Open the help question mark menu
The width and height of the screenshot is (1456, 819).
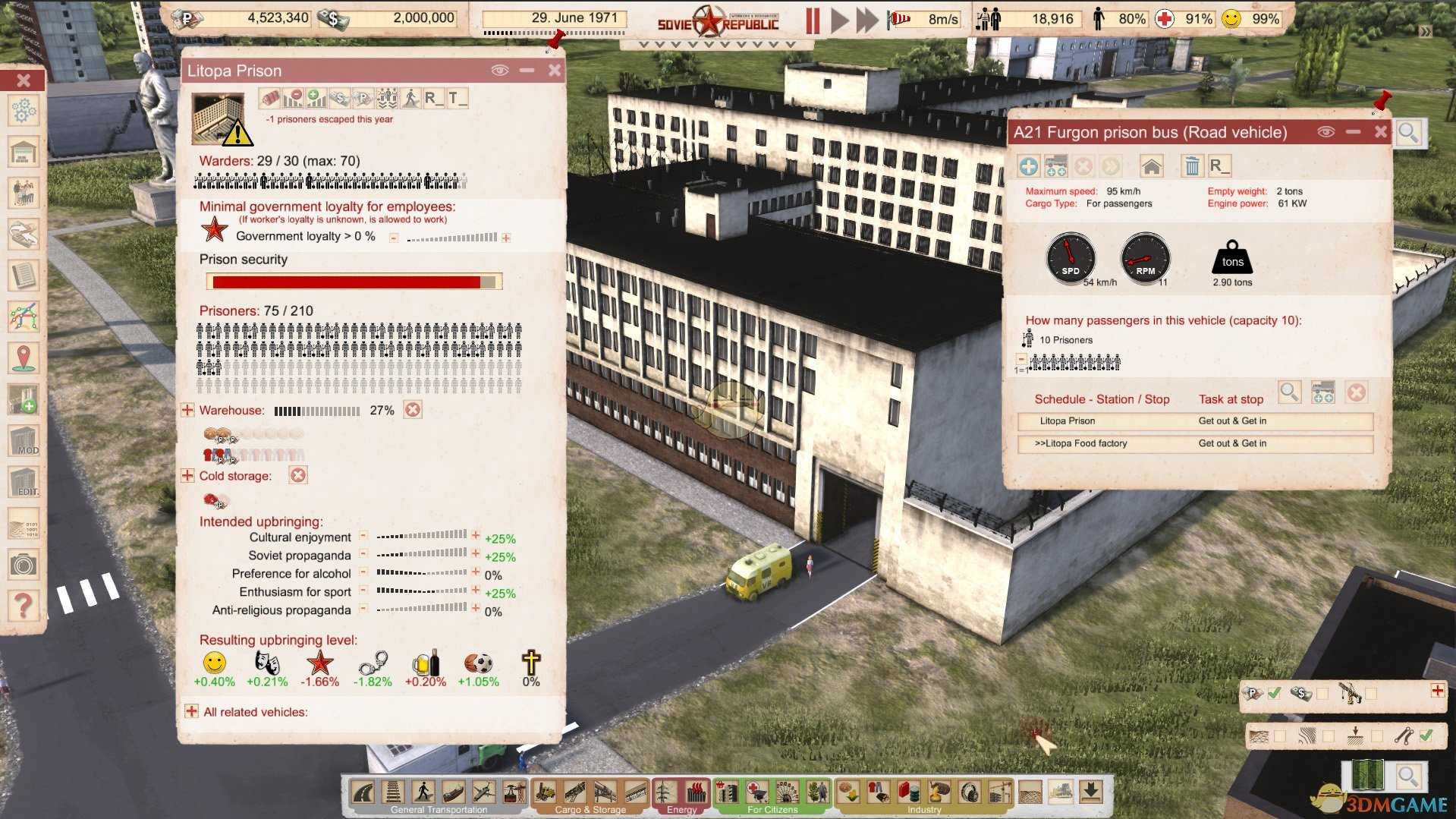click(24, 606)
